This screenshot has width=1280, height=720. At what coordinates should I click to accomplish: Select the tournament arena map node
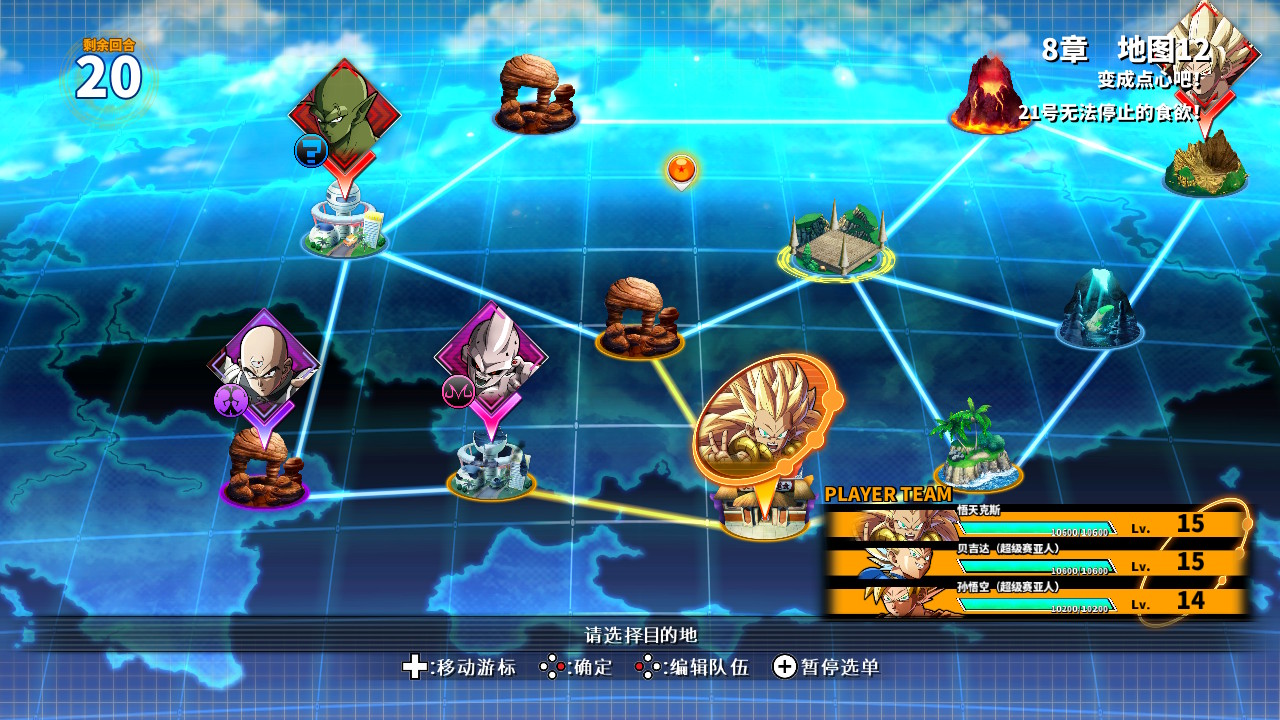click(836, 243)
